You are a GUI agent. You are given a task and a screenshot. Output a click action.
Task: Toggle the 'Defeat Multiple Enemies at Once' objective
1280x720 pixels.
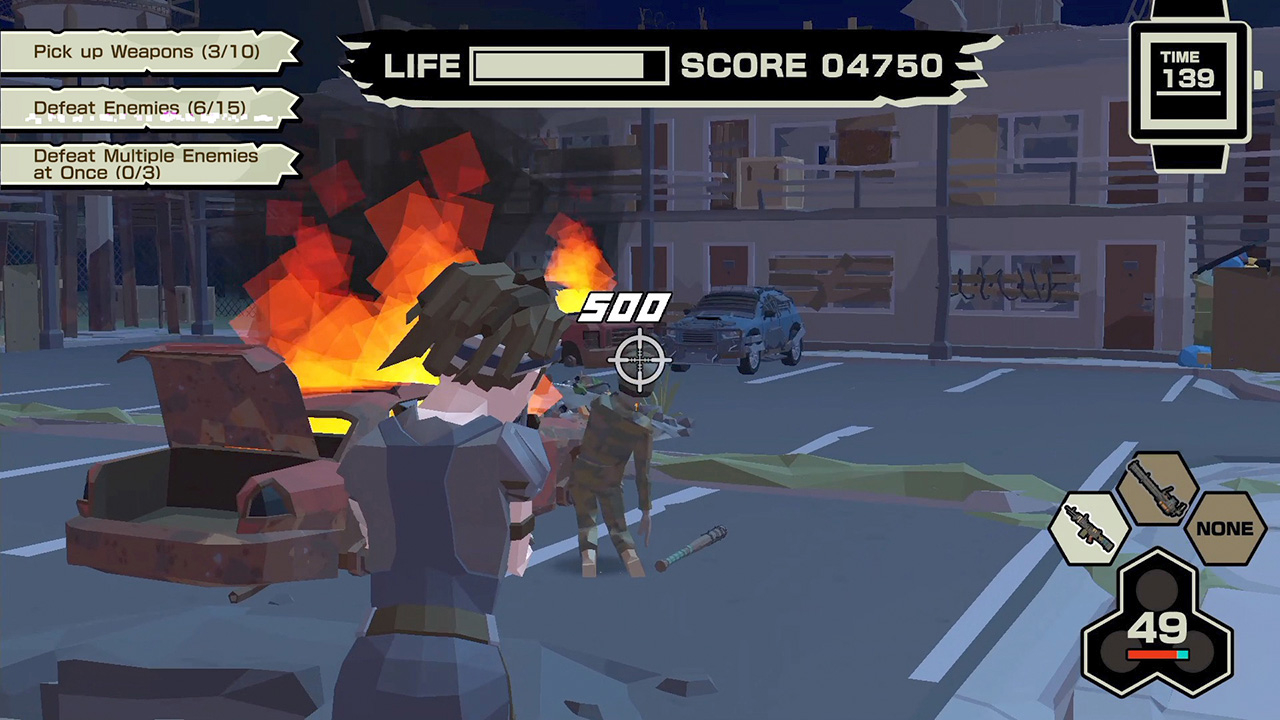(x=145, y=164)
